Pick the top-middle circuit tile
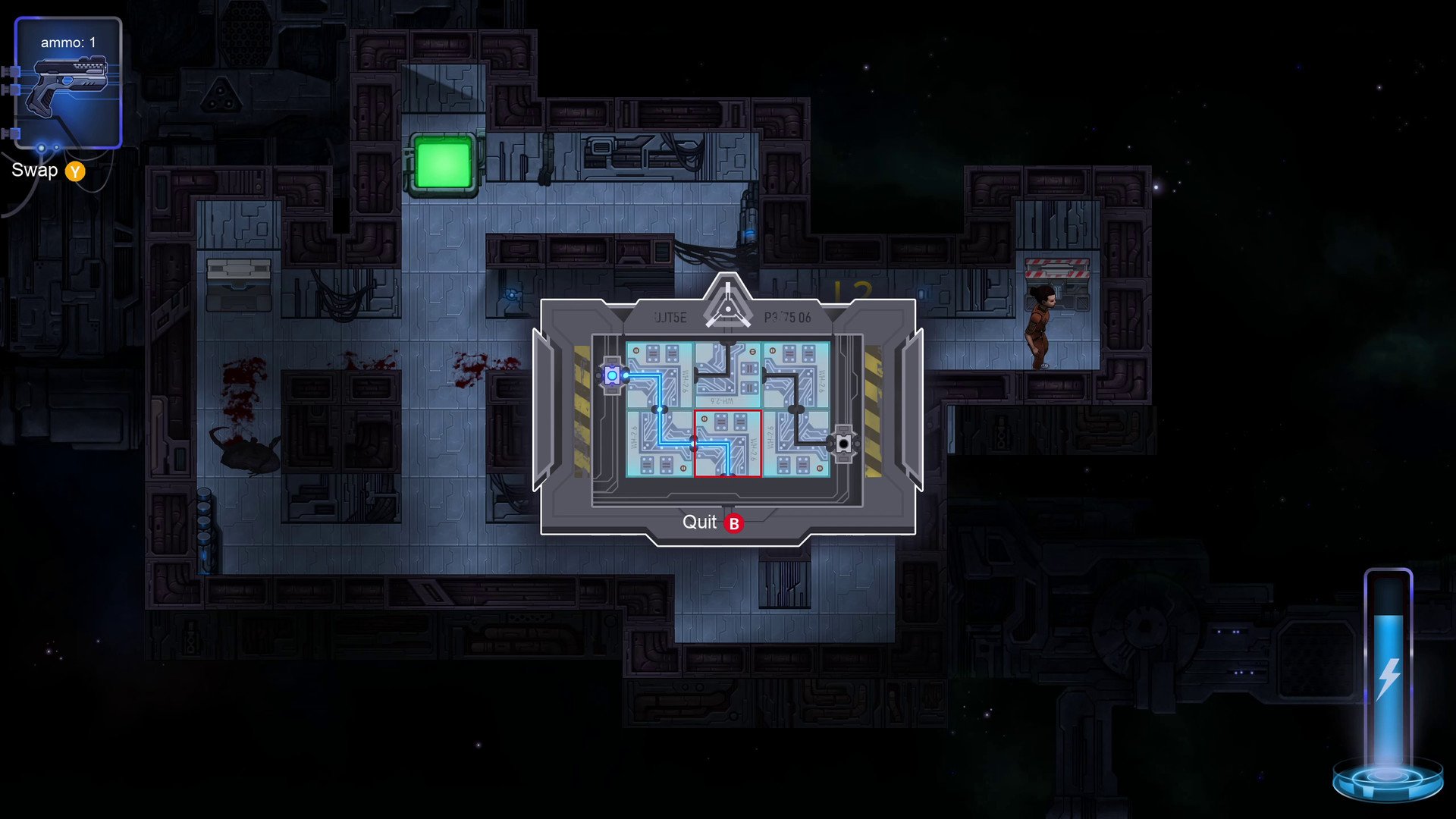Screen dimensions: 1456x819 click(728, 375)
